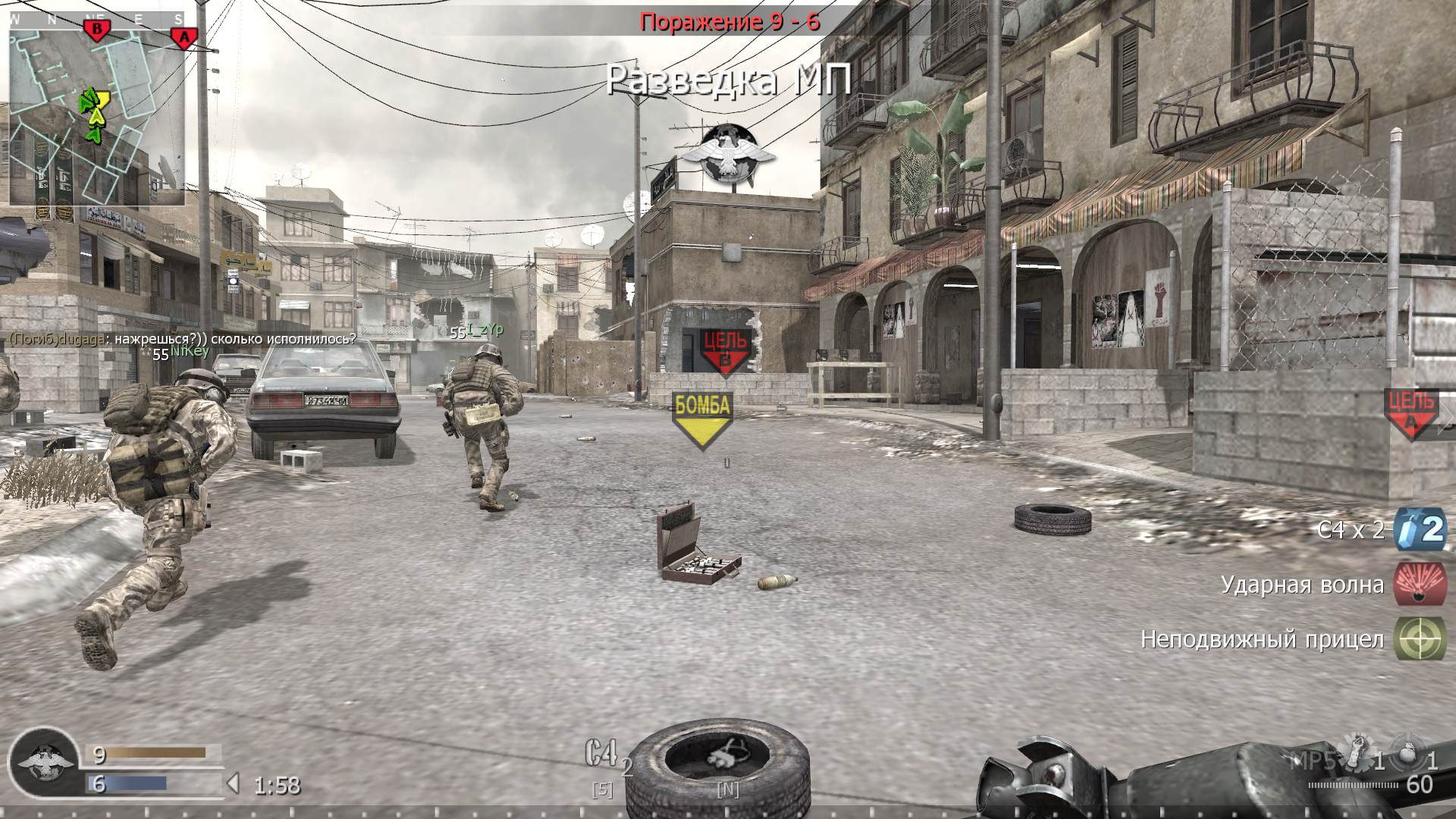This screenshot has width=1456, height=819.
Task: Click the B marker on the minimap compass
Action: click(x=96, y=30)
